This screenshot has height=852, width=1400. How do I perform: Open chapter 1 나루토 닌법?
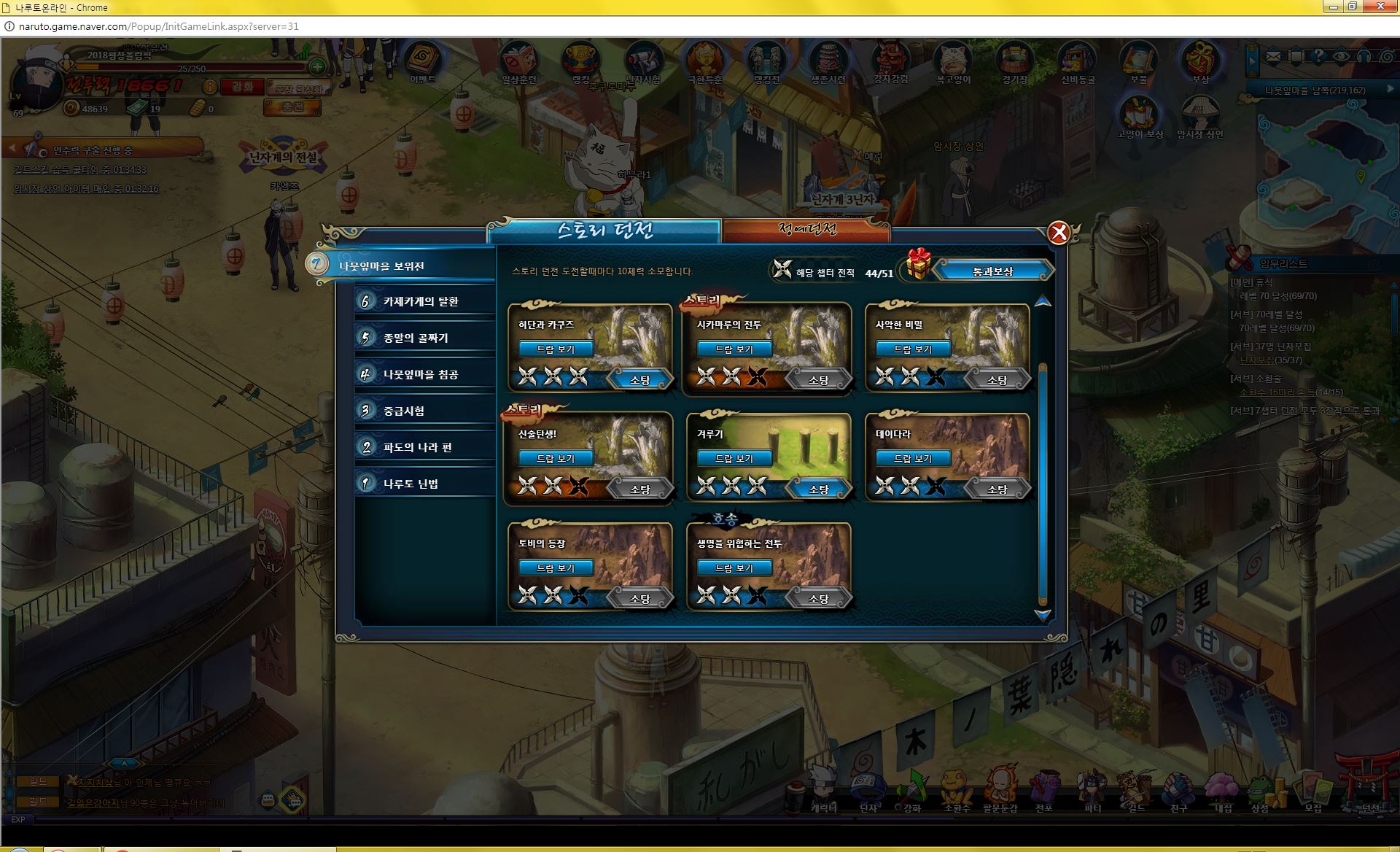tap(411, 484)
